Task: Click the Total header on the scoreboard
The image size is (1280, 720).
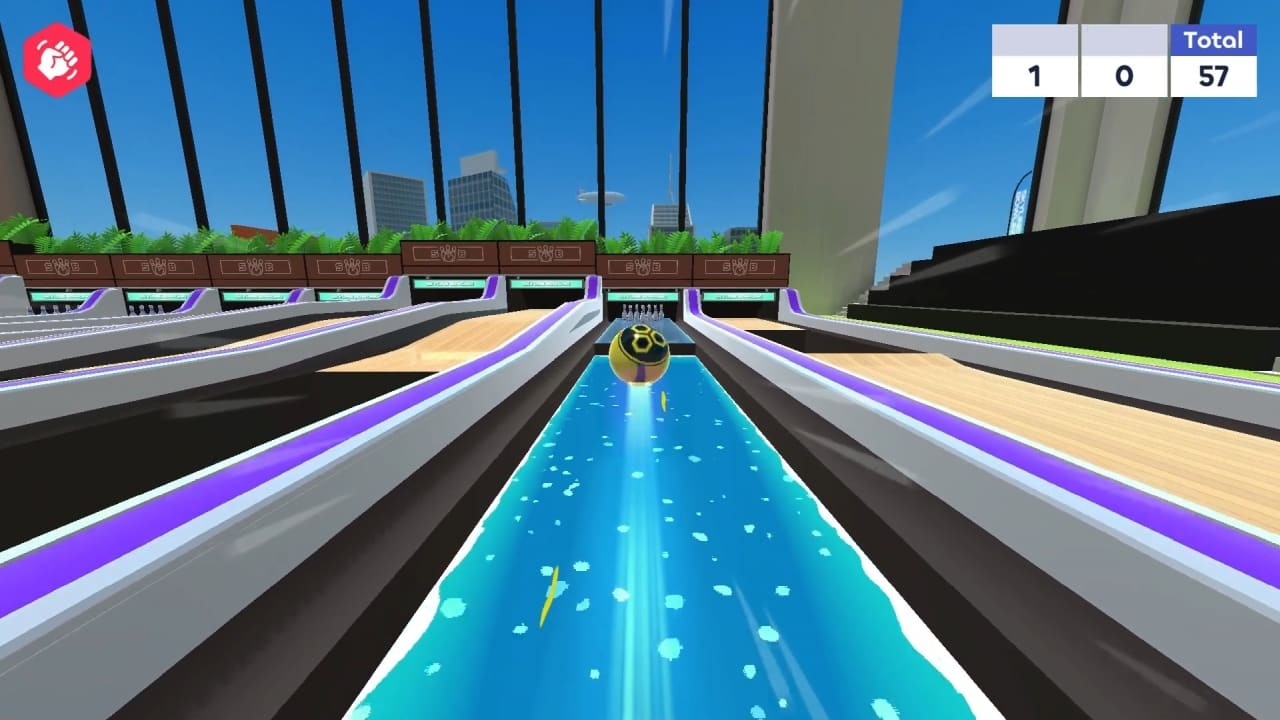Action: click(1212, 41)
